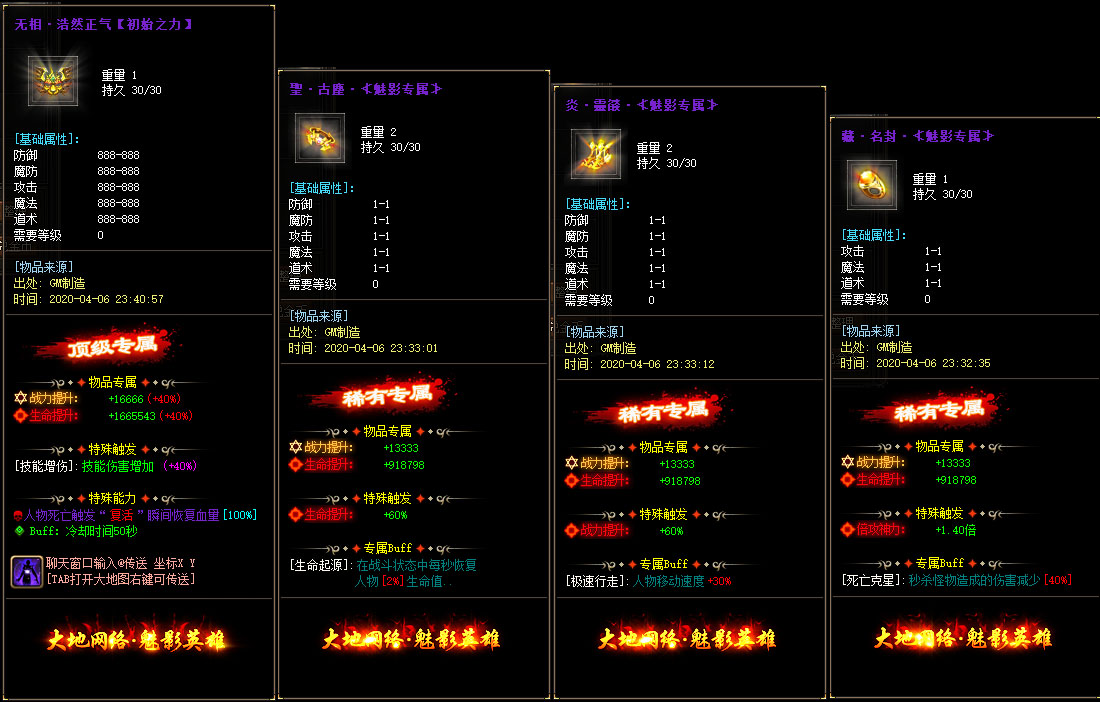The height and width of the screenshot is (702, 1100).
Task: Select the golden ring item icon
Action: pos(872,185)
